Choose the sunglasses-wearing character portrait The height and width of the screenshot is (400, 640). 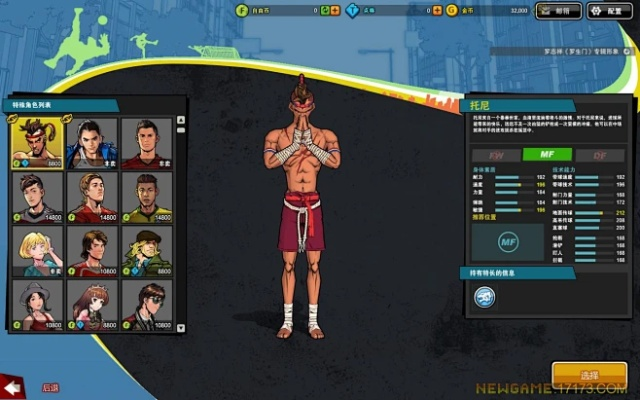pos(146,303)
